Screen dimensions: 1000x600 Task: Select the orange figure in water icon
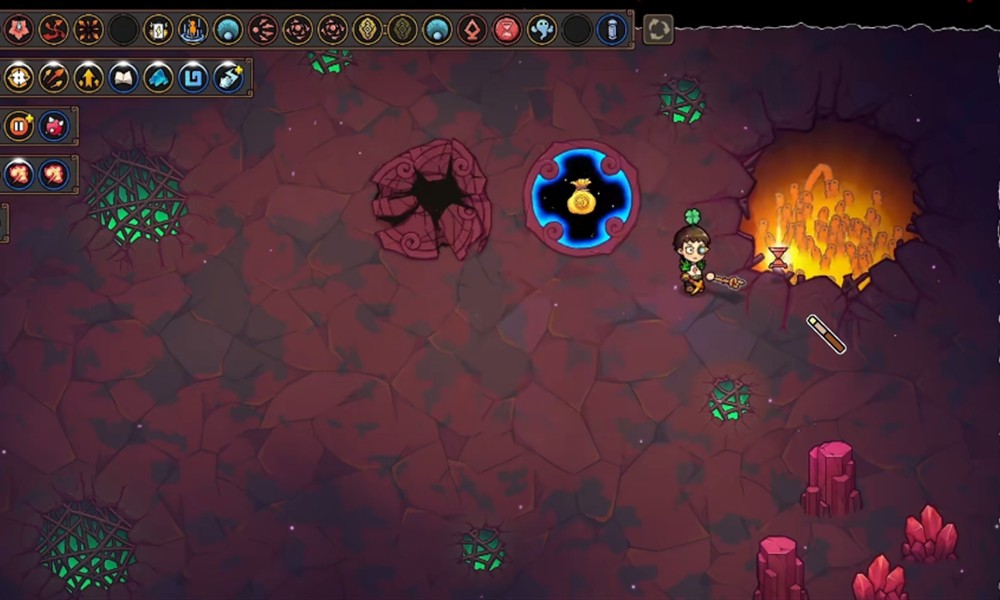(x=193, y=29)
